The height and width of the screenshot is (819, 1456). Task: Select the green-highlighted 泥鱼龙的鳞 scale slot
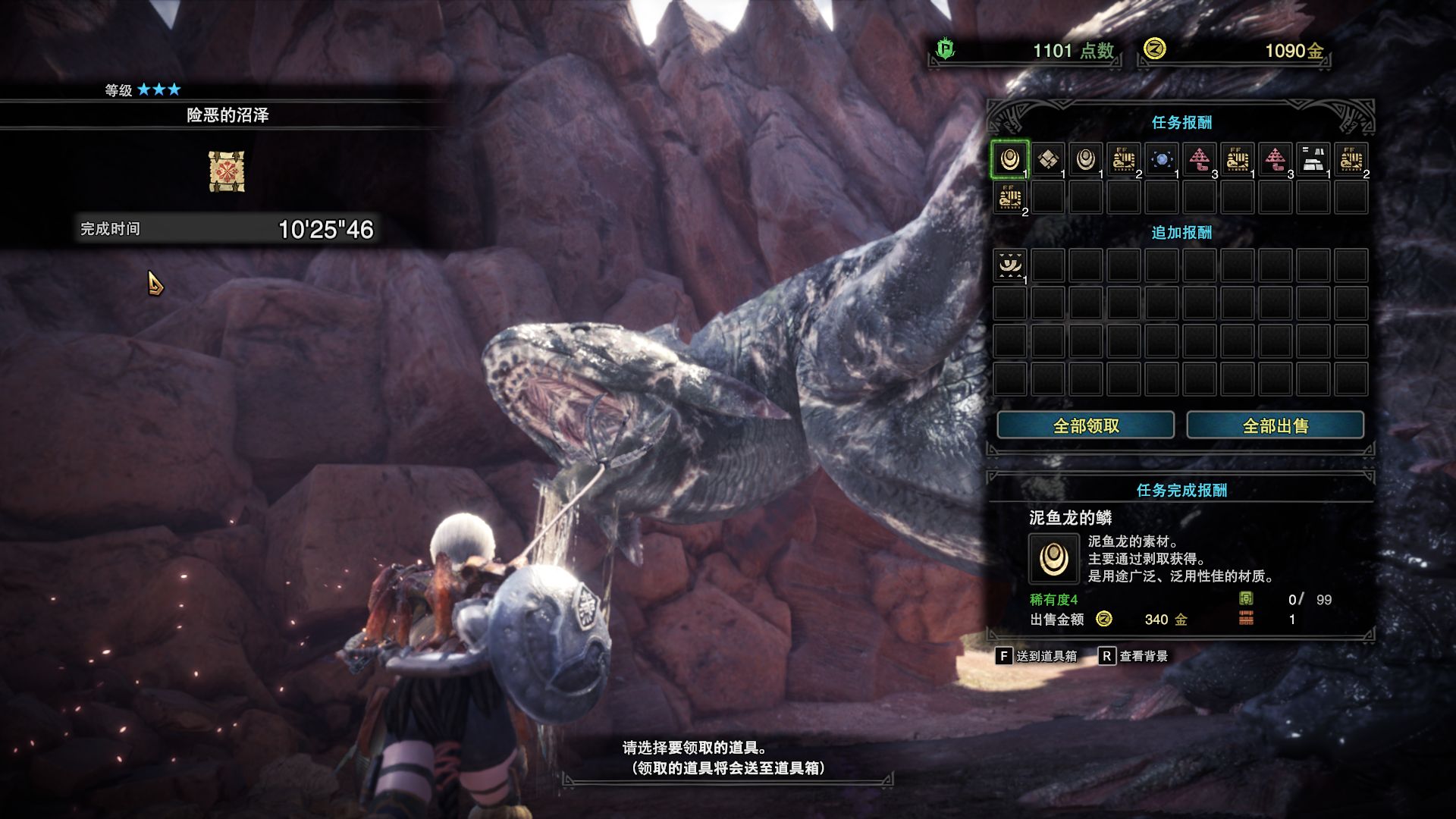click(x=1009, y=159)
